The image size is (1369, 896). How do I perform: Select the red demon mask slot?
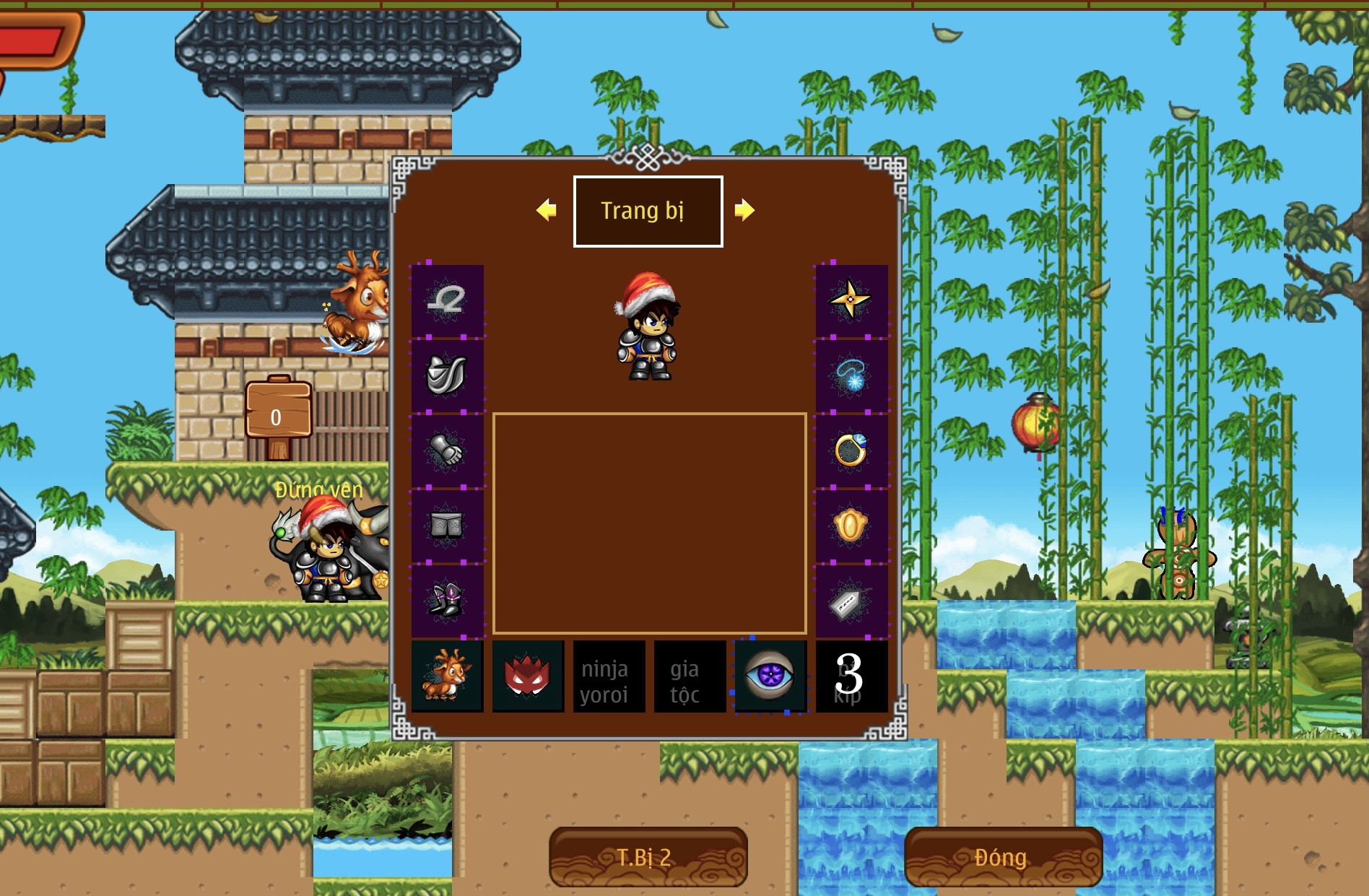pos(528,676)
